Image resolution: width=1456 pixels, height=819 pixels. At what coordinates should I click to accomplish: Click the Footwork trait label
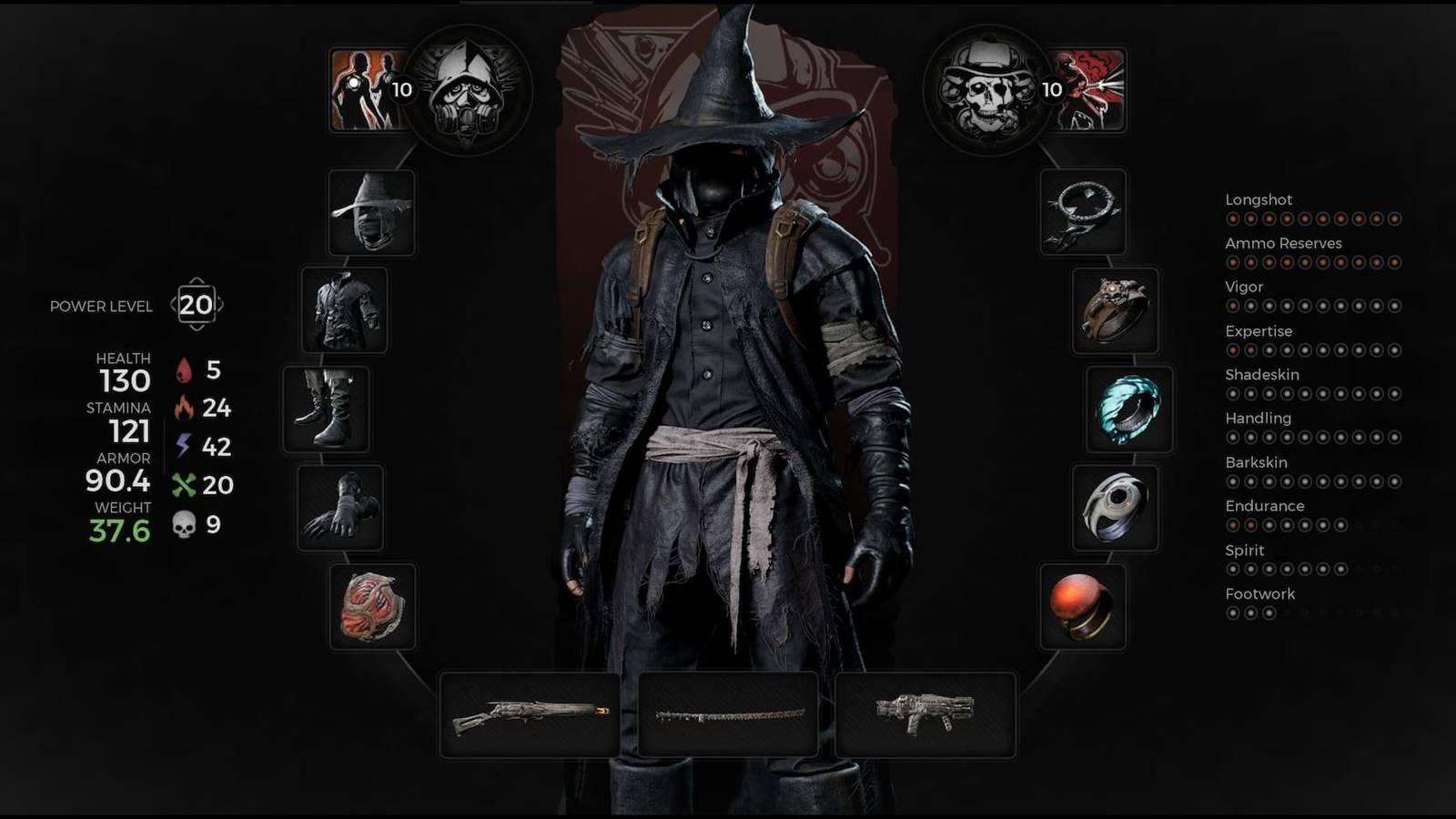pos(1261,593)
